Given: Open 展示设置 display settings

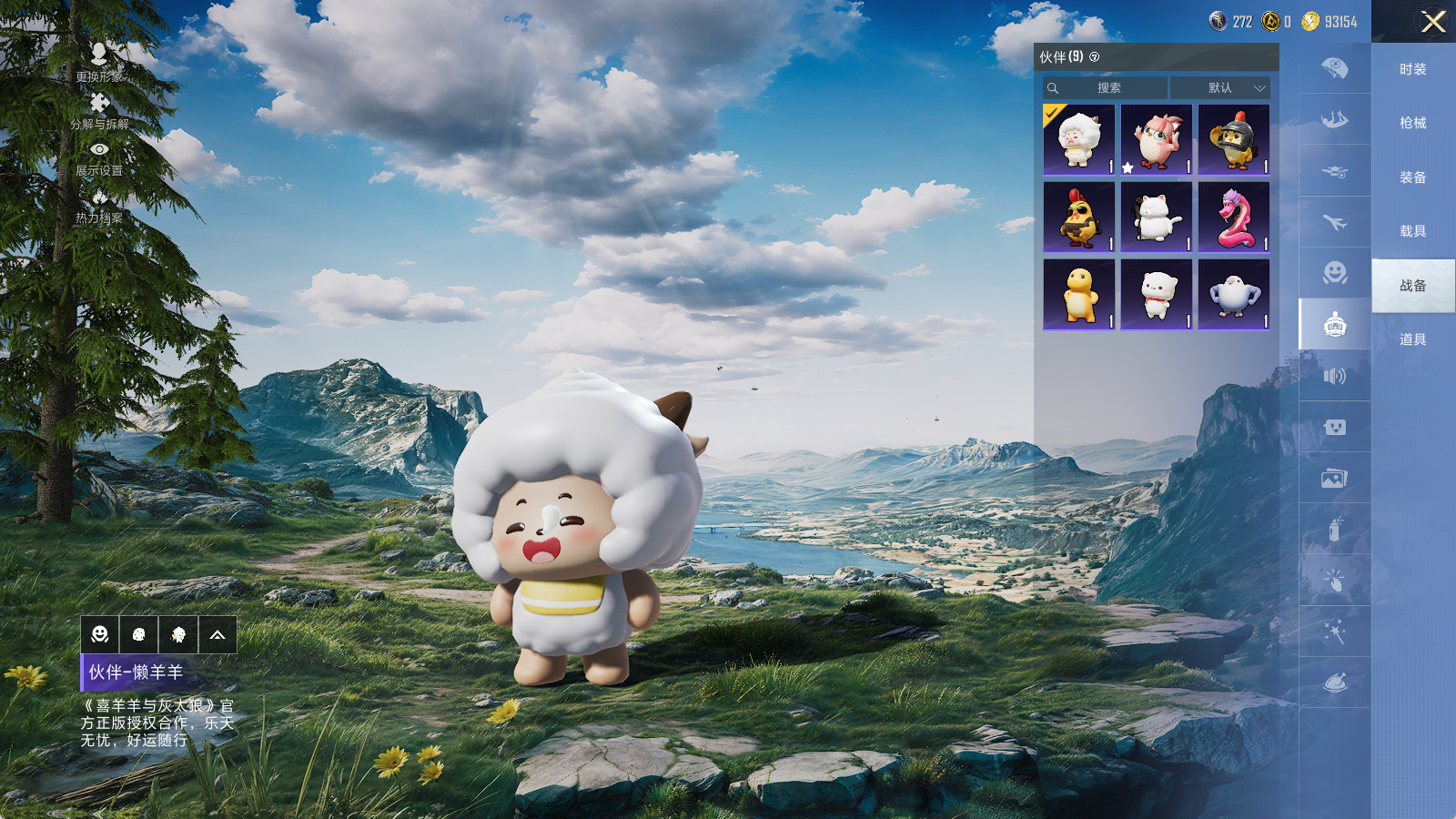Looking at the screenshot, I should tap(99, 157).
